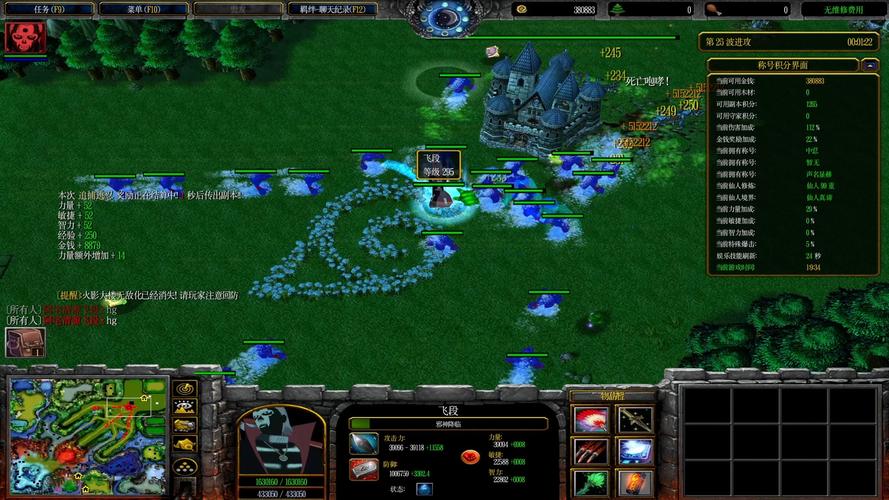This screenshot has height=500, width=889.
Task: Click the status buff orb icon
Action: [x=424, y=489]
